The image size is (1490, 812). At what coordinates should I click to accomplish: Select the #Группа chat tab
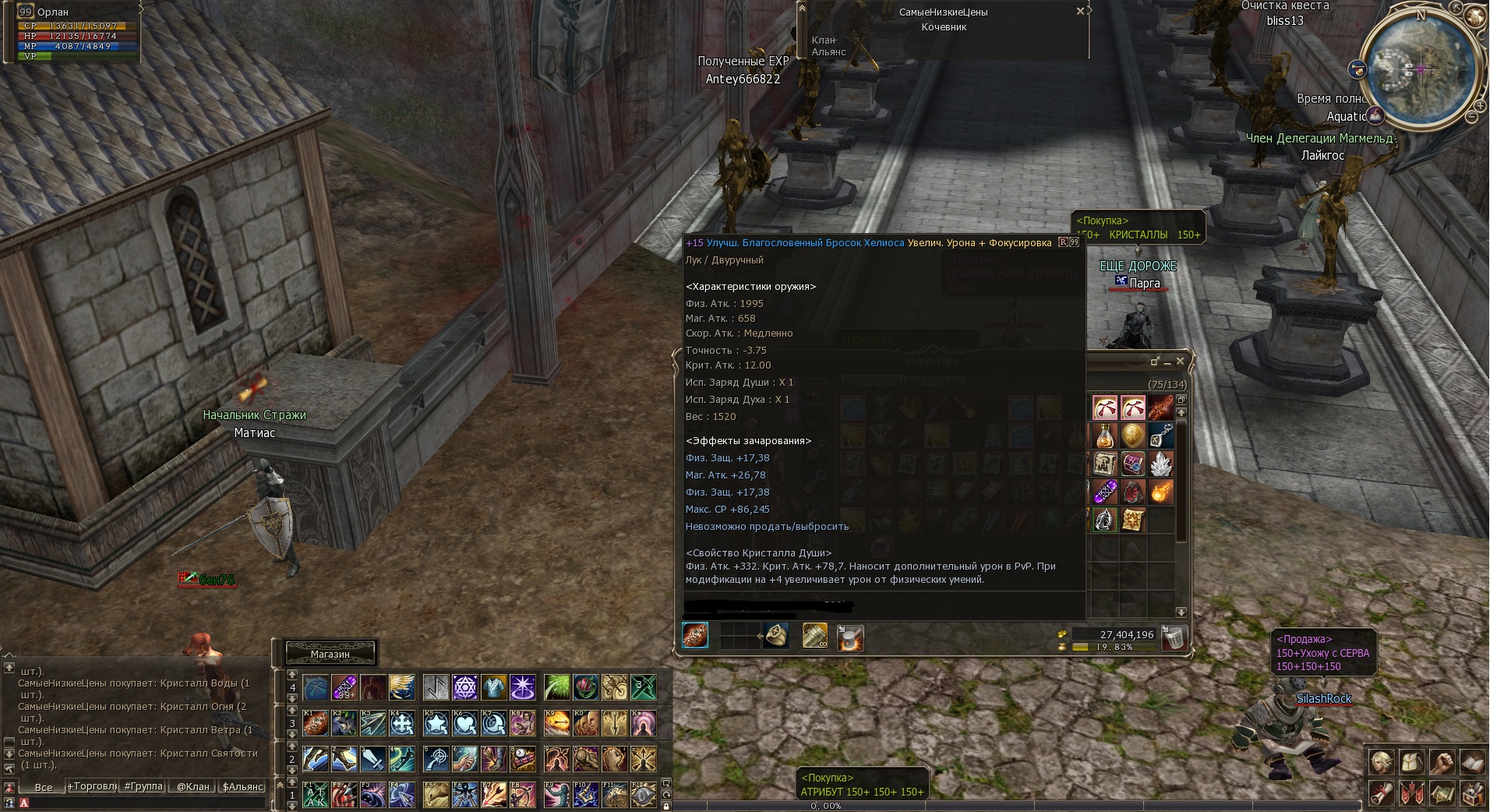pos(143,786)
